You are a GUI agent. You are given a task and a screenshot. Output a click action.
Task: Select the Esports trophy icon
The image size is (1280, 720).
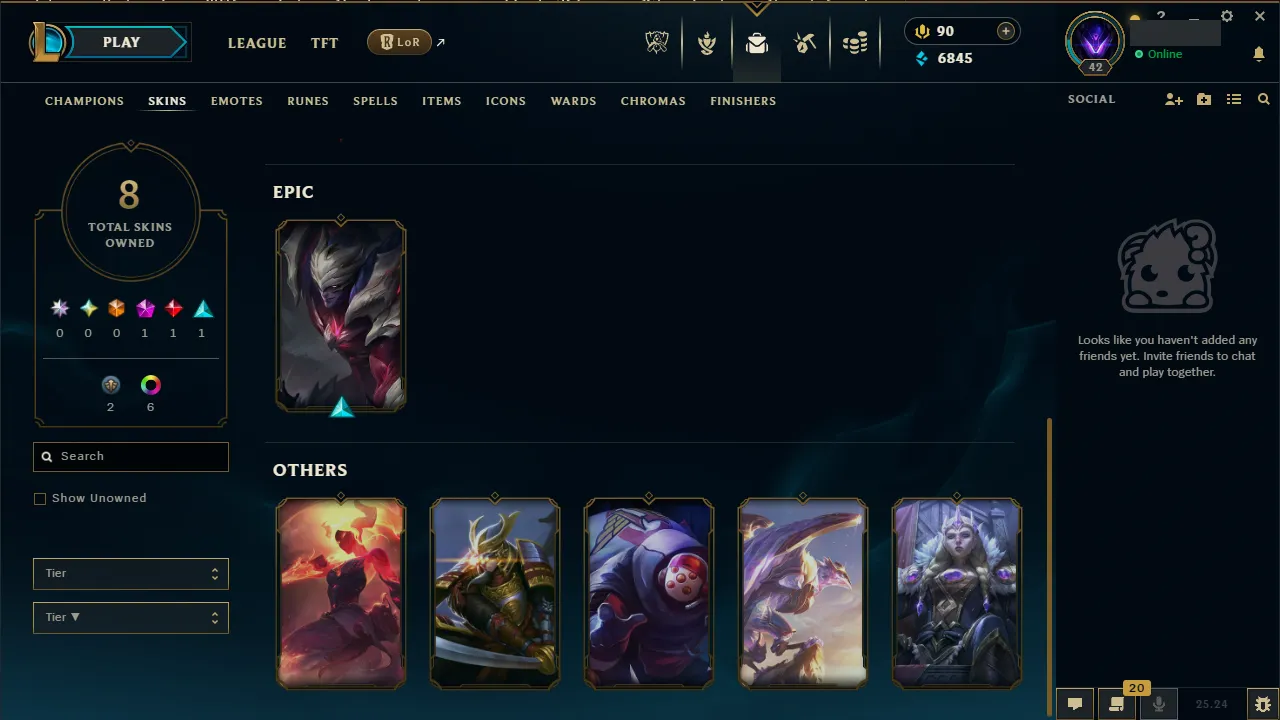coord(657,42)
